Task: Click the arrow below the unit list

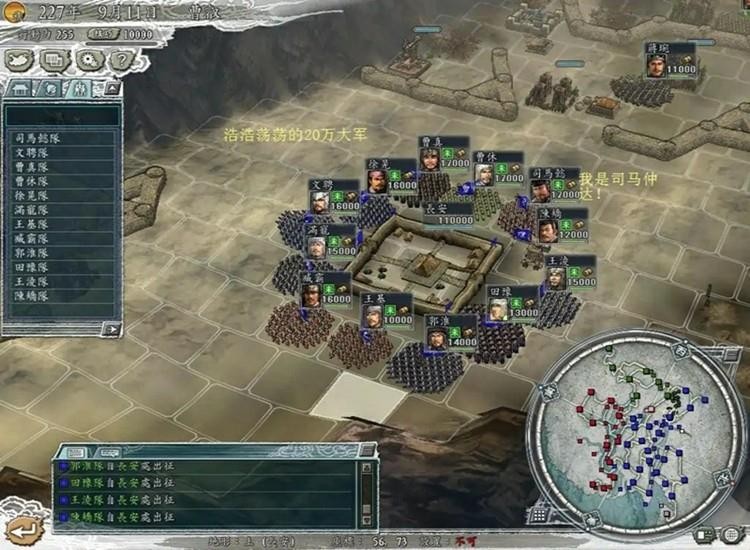Action: [x=111, y=327]
